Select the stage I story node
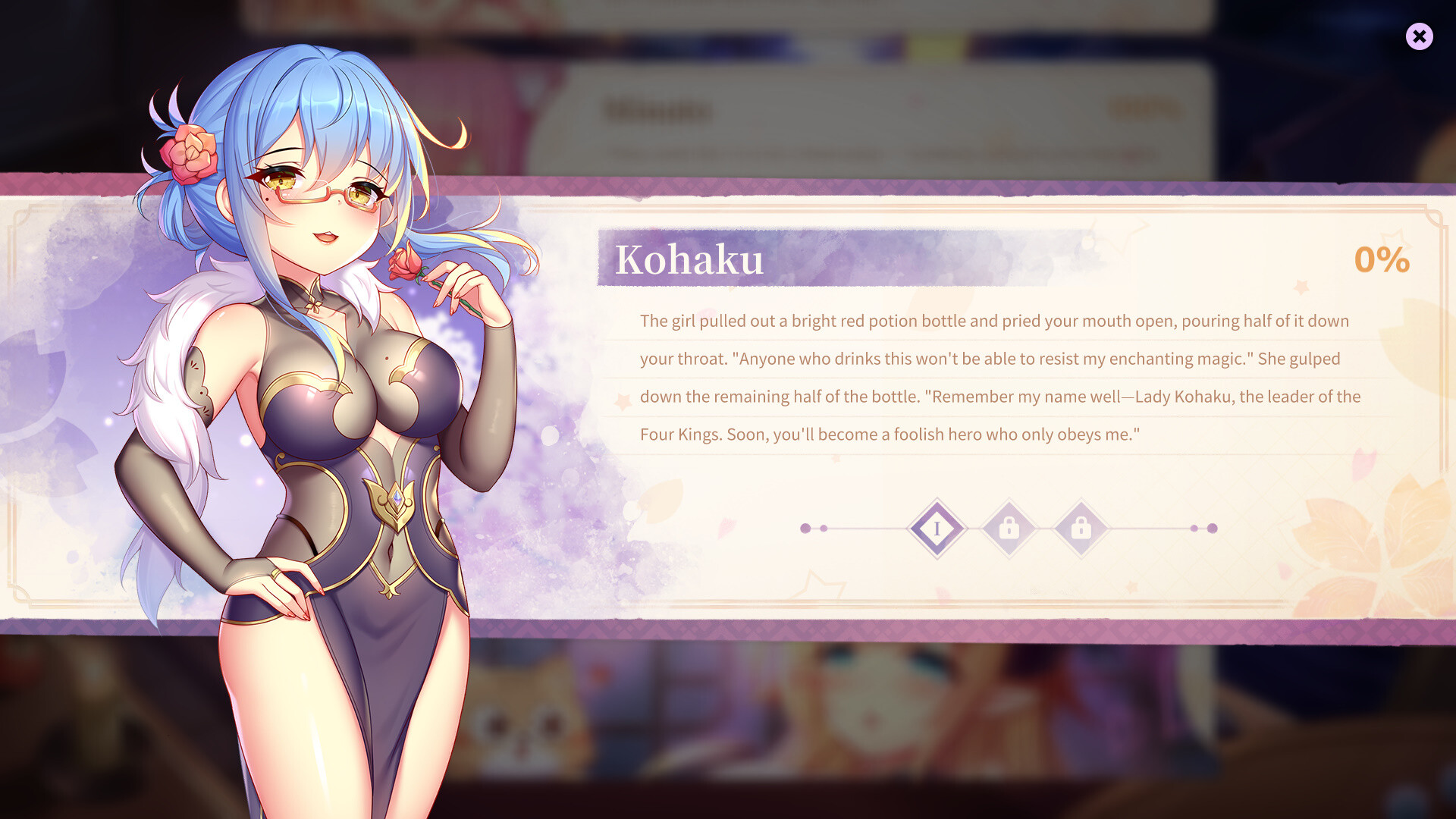This screenshot has height=819, width=1456. [937, 528]
